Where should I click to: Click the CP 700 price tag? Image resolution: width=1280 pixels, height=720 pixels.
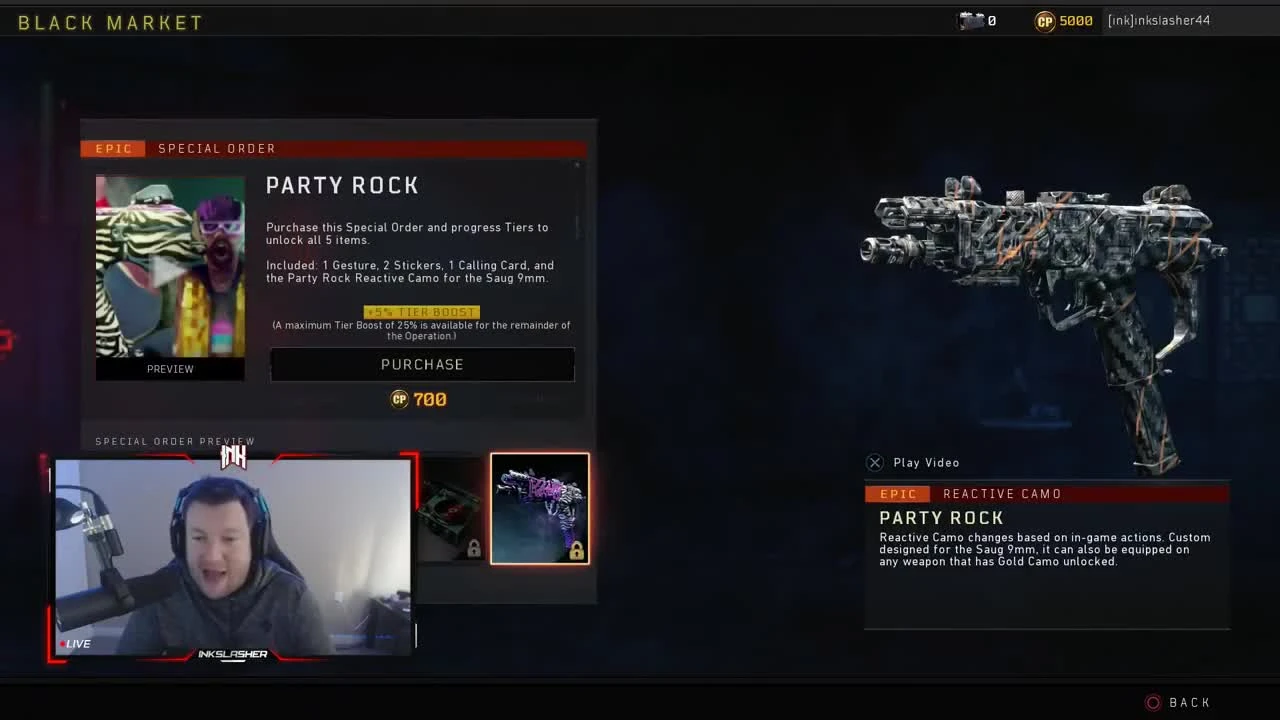coord(419,399)
